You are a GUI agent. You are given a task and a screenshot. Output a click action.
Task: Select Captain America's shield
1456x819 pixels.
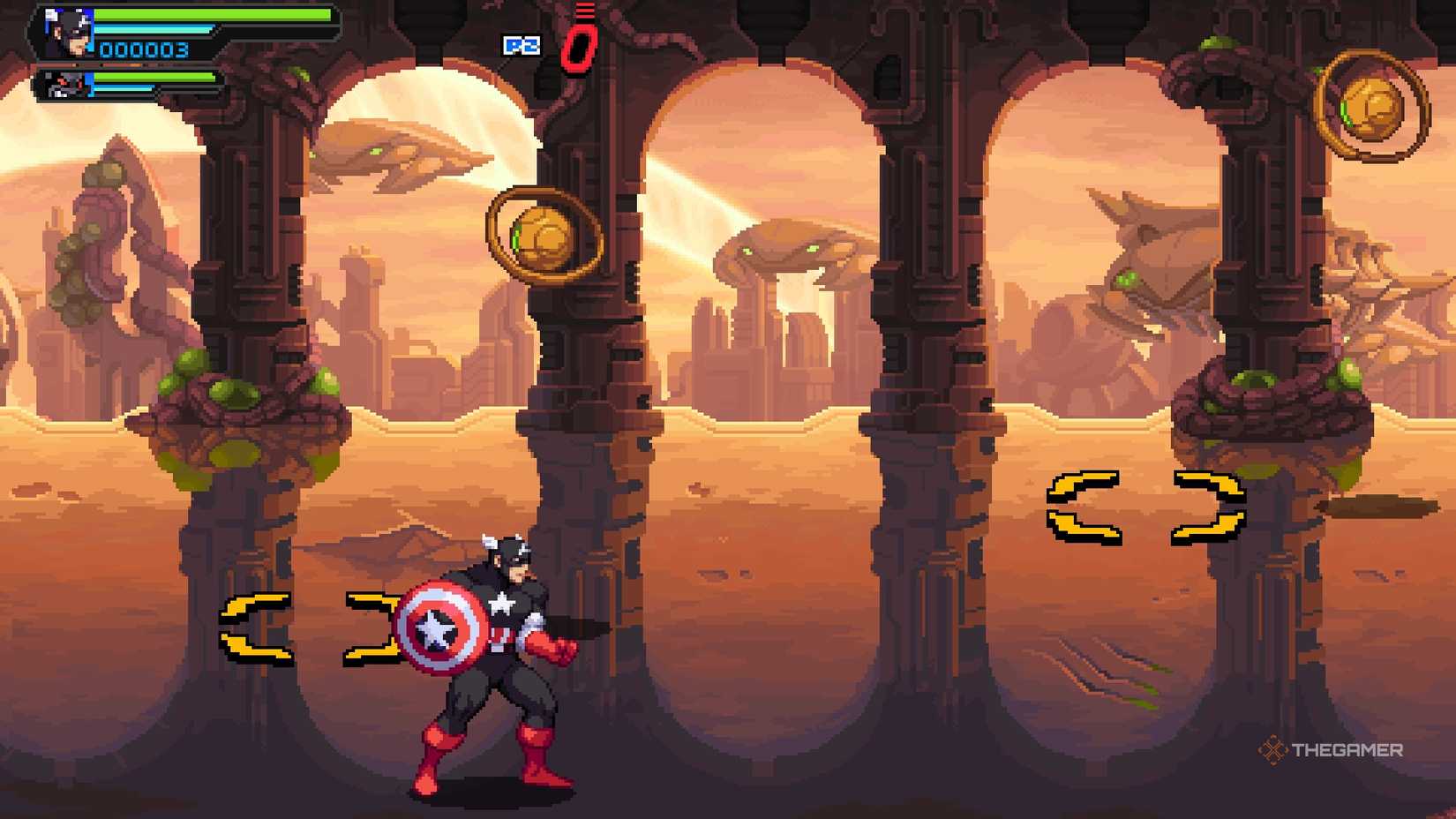pos(439,627)
